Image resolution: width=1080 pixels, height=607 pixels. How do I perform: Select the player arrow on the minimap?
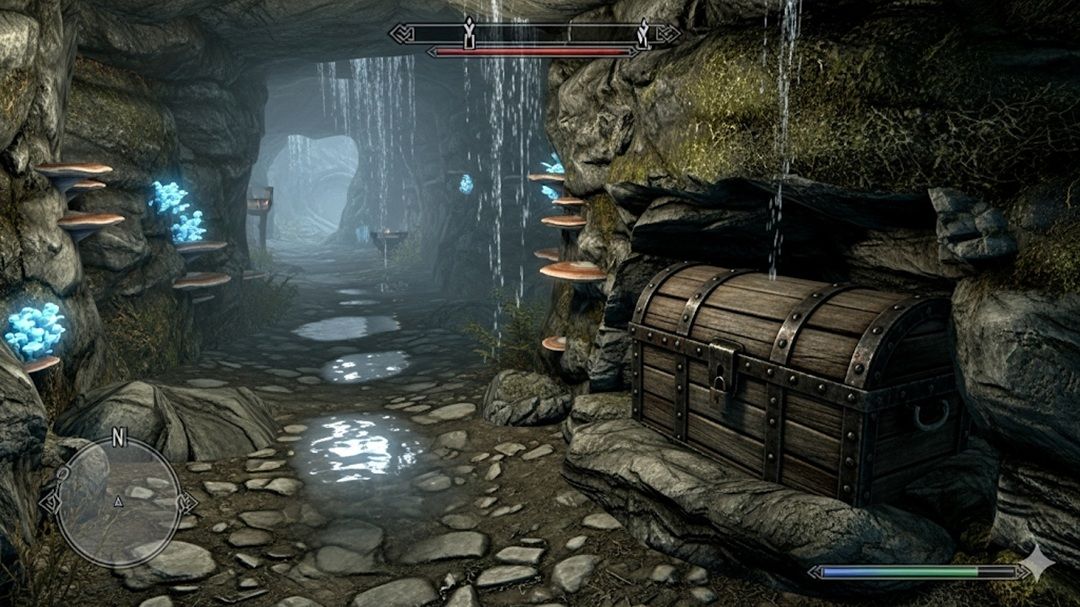[x=118, y=500]
